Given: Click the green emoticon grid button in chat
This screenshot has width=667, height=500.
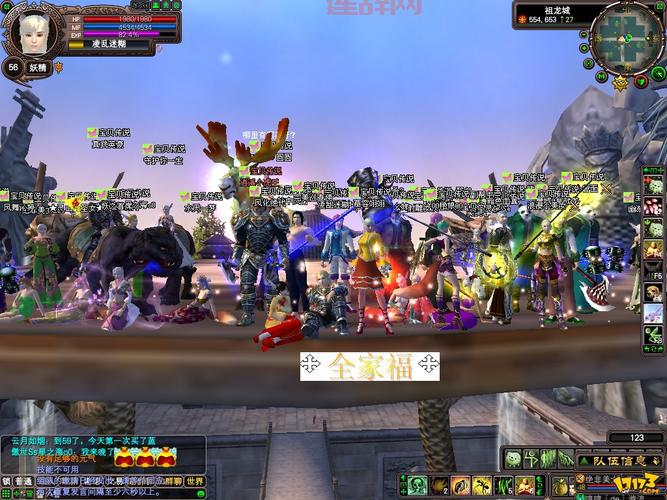Looking at the screenshot, I should (x=6, y=494).
